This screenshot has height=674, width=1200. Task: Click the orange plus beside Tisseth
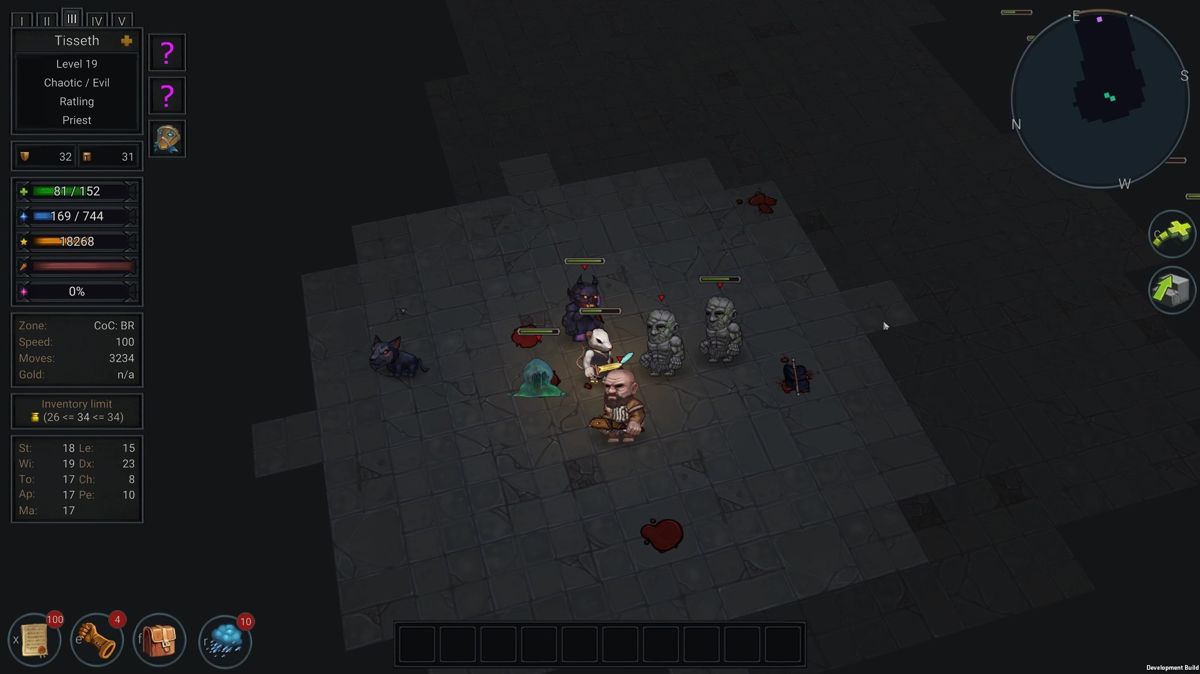click(126, 41)
